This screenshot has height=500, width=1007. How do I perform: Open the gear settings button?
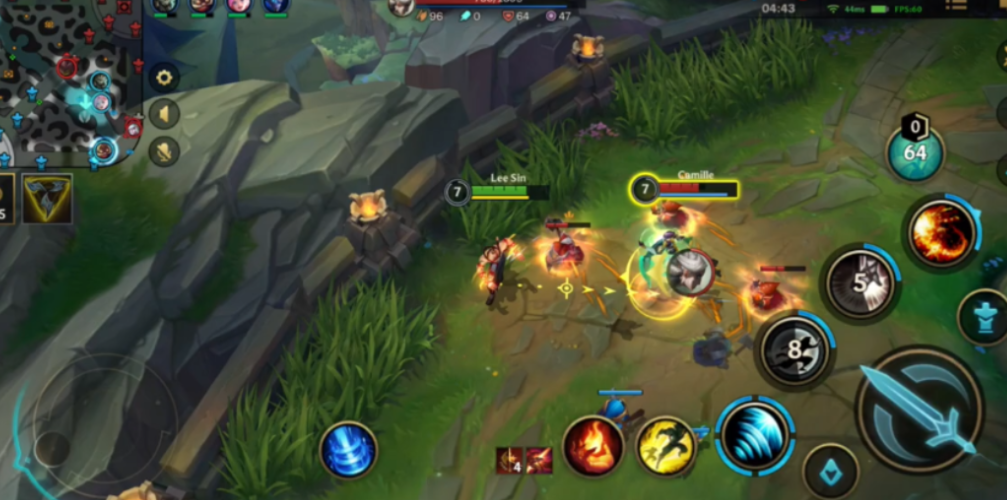click(164, 77)
